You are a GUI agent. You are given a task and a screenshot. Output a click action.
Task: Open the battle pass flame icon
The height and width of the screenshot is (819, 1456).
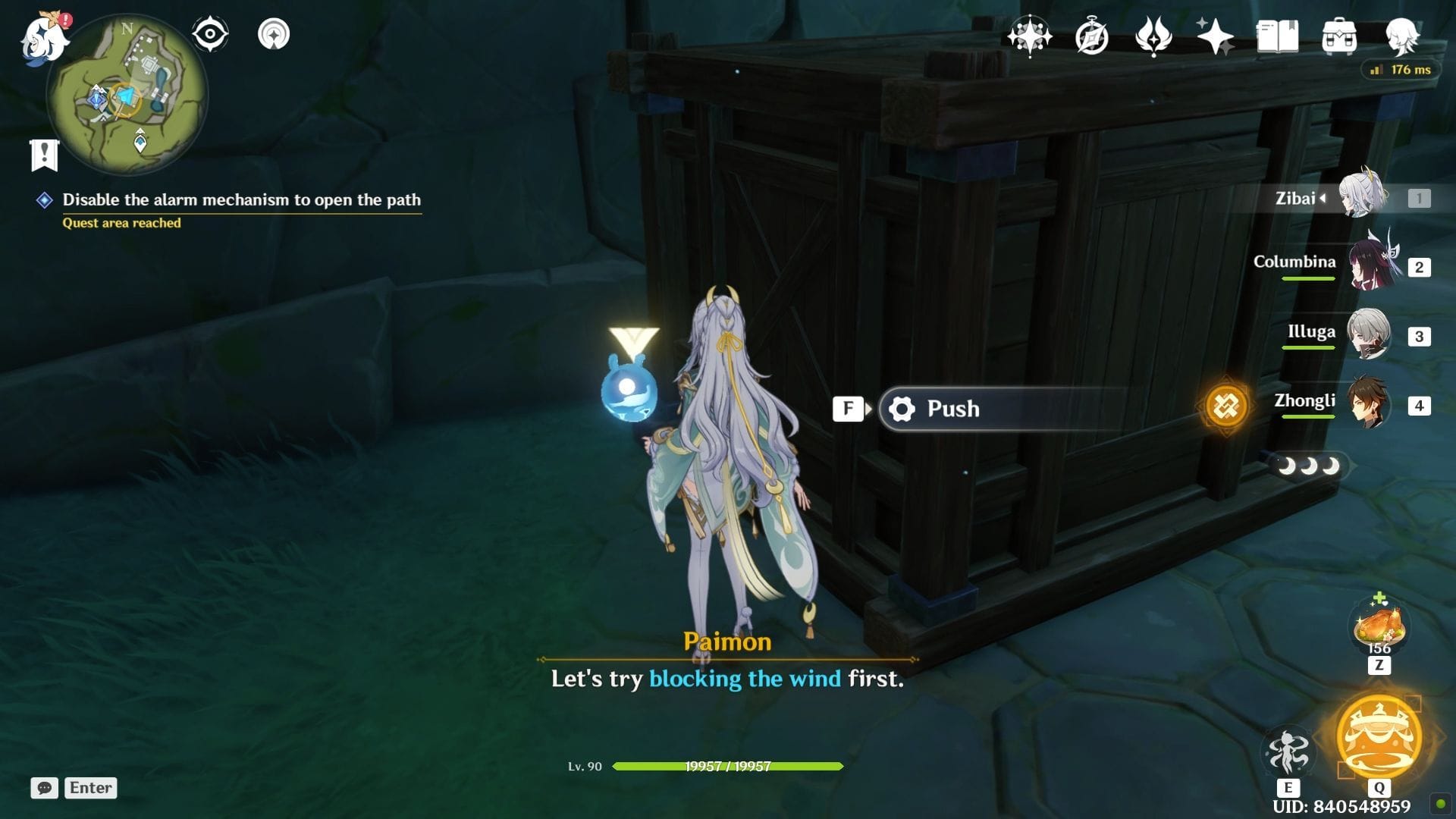pos(1153,36)
